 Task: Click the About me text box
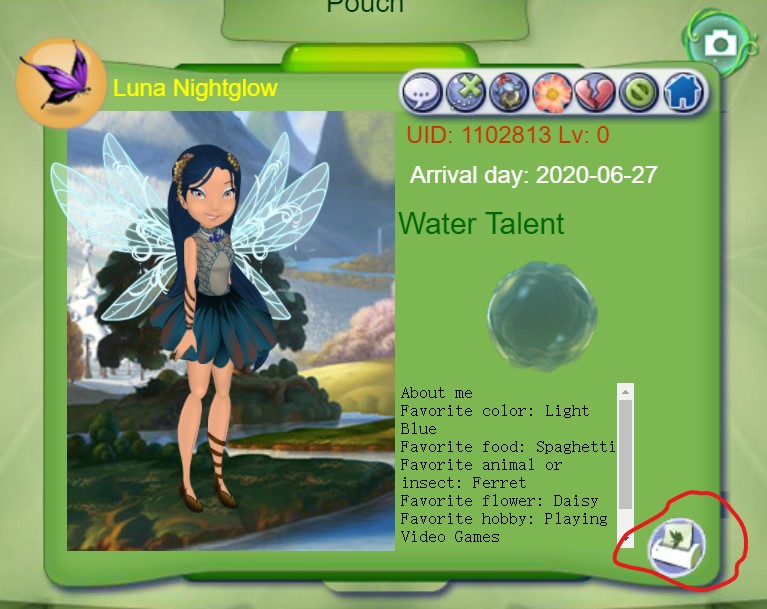click(x=507, y=464)
